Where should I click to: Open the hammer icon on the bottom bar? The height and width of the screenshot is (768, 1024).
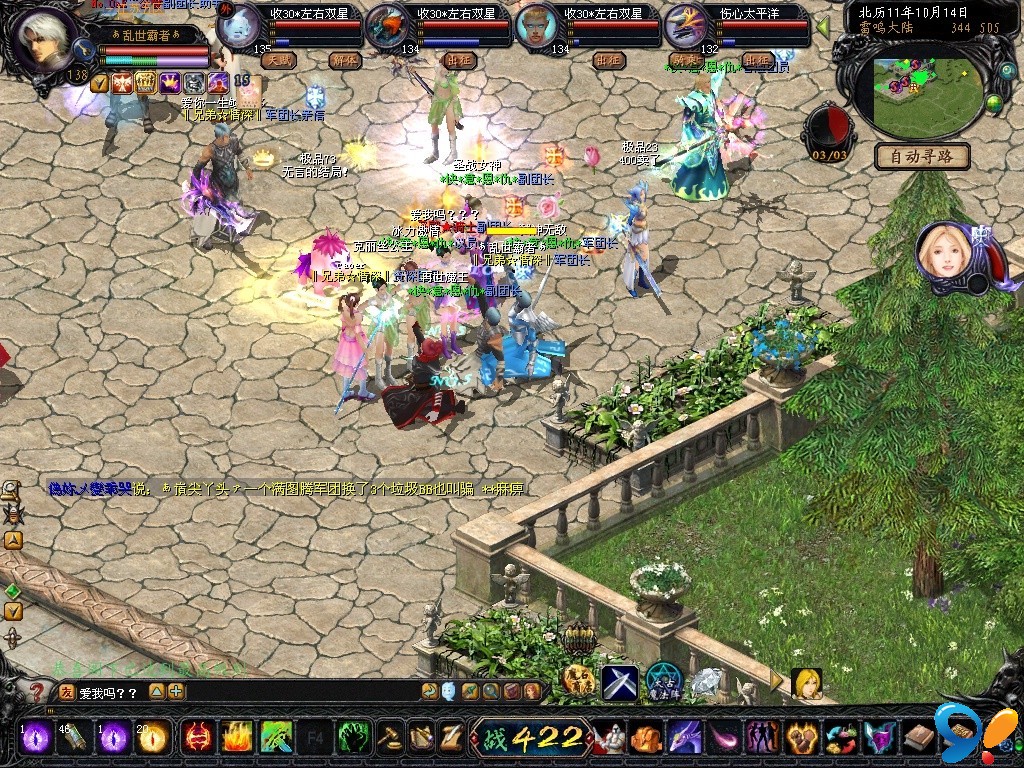389,738
